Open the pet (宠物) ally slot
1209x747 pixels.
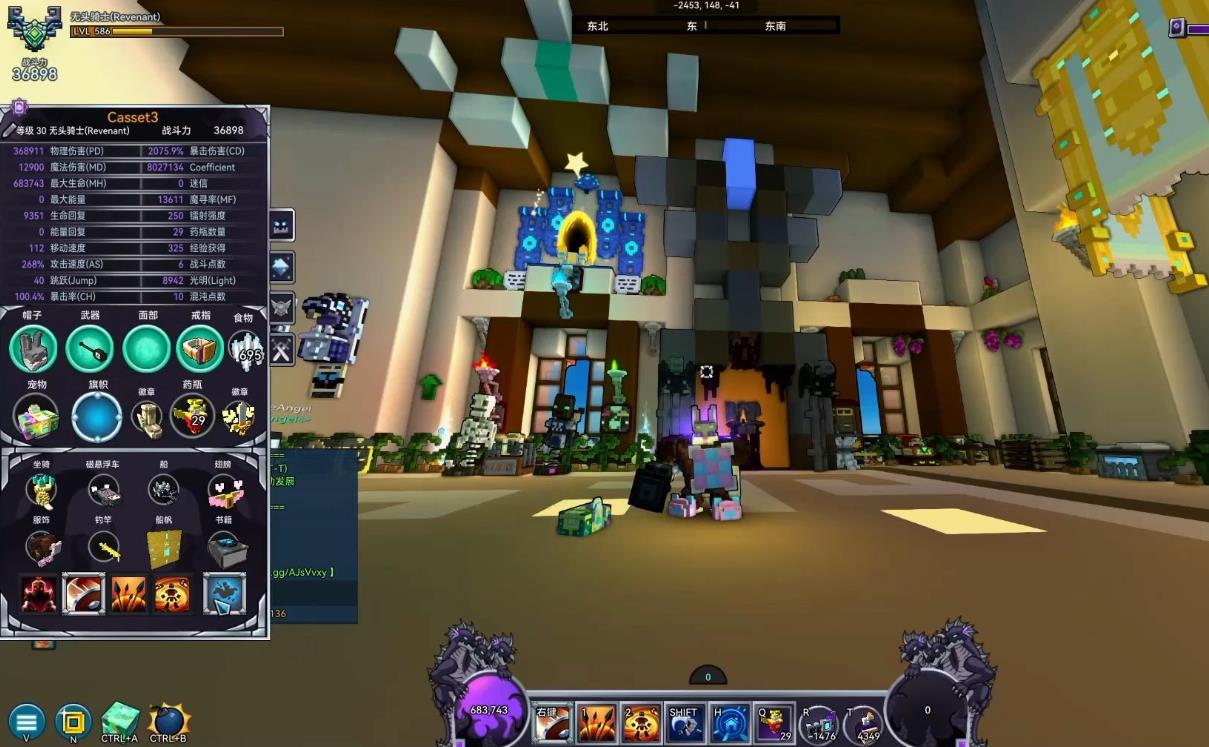37,416
